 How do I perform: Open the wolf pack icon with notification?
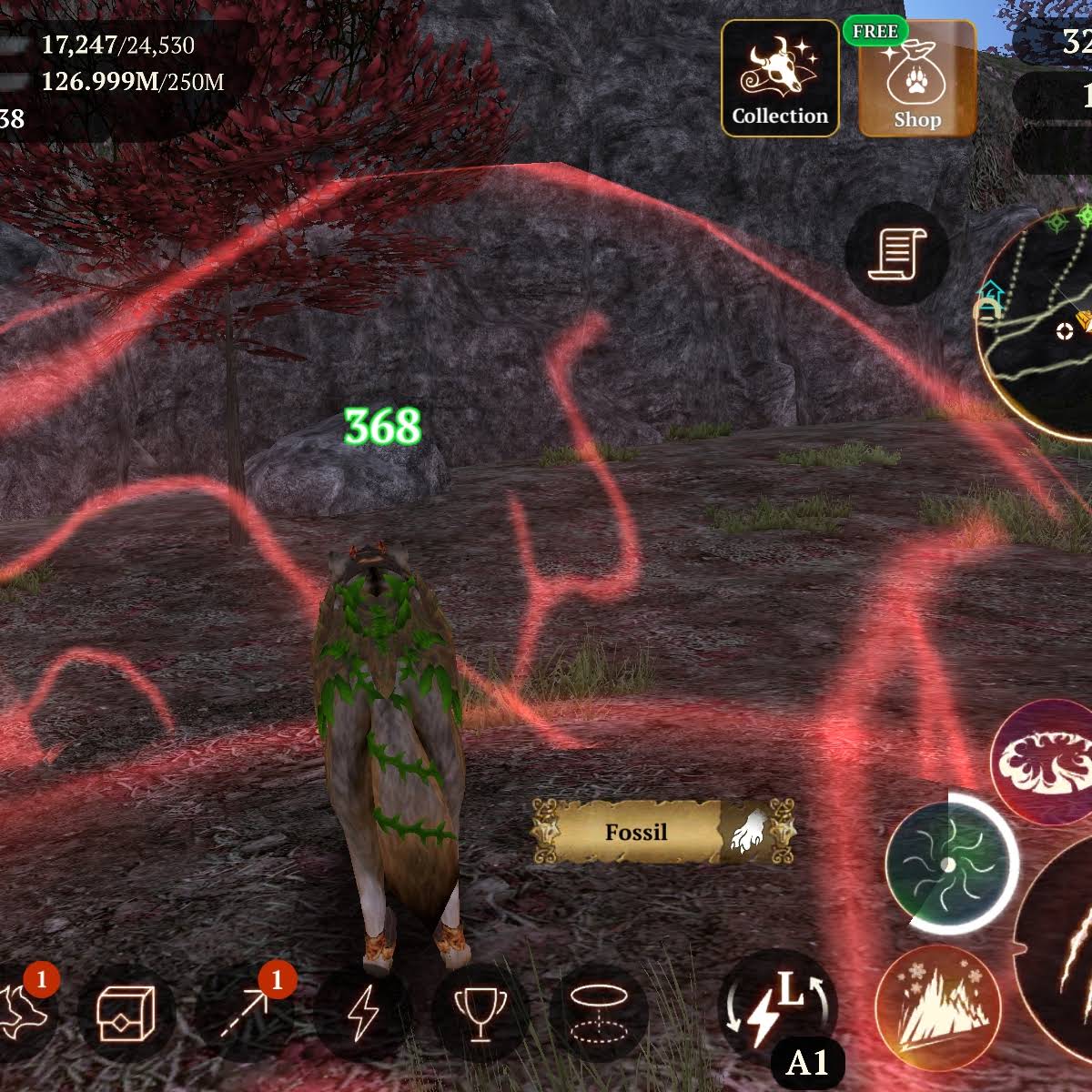coord(23,1010)
